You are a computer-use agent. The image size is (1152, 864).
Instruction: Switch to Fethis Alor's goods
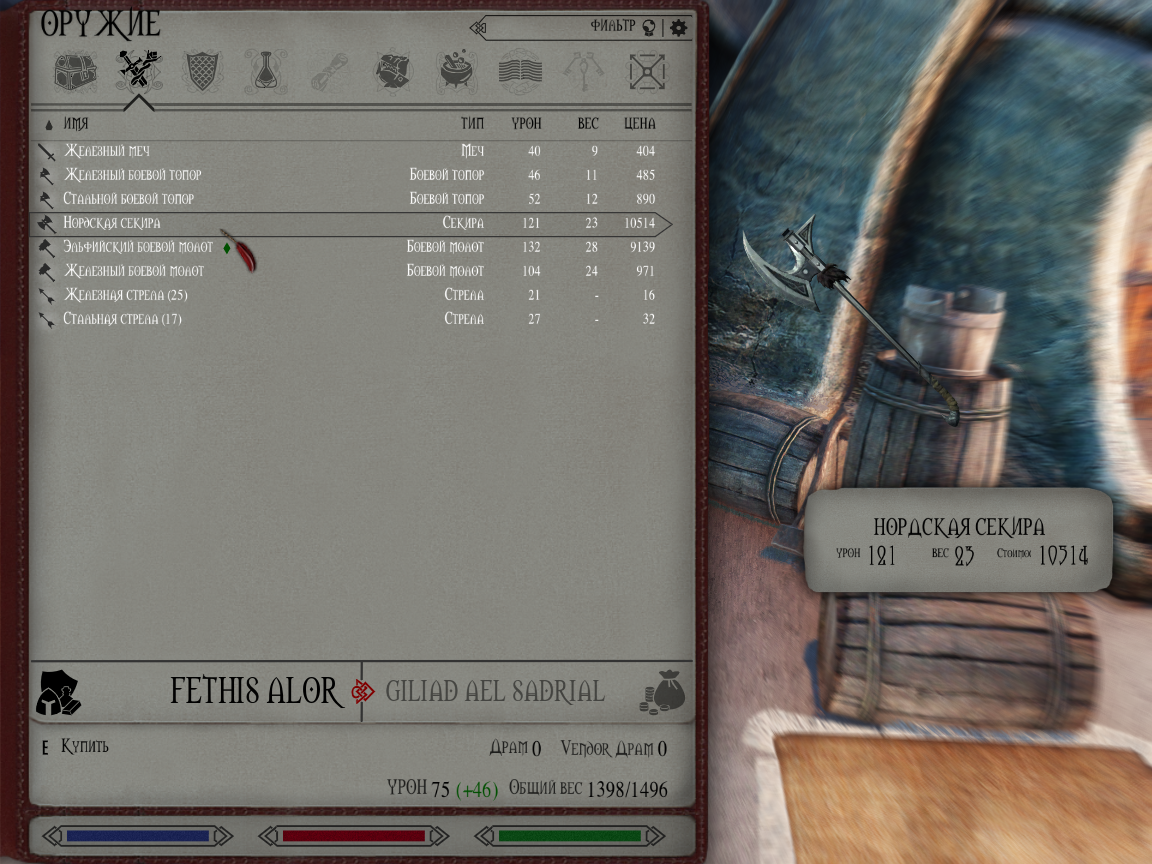[255, 691]
